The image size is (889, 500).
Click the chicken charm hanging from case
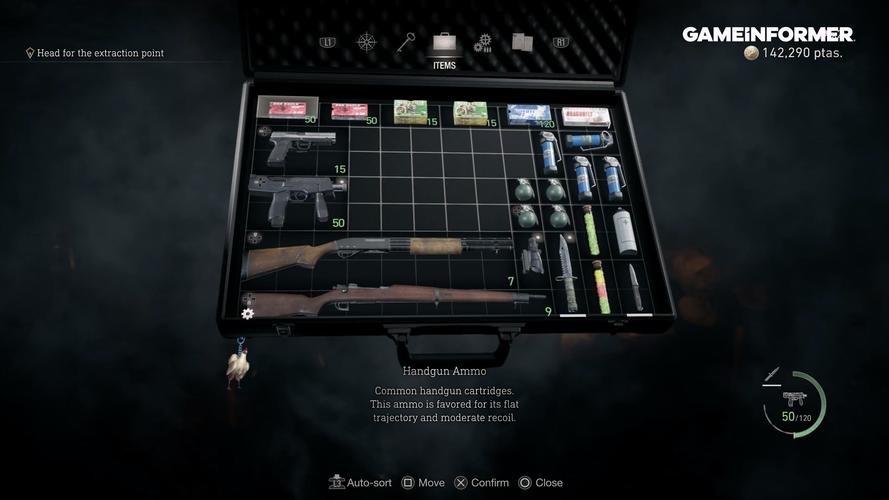(x=237, y=365)
